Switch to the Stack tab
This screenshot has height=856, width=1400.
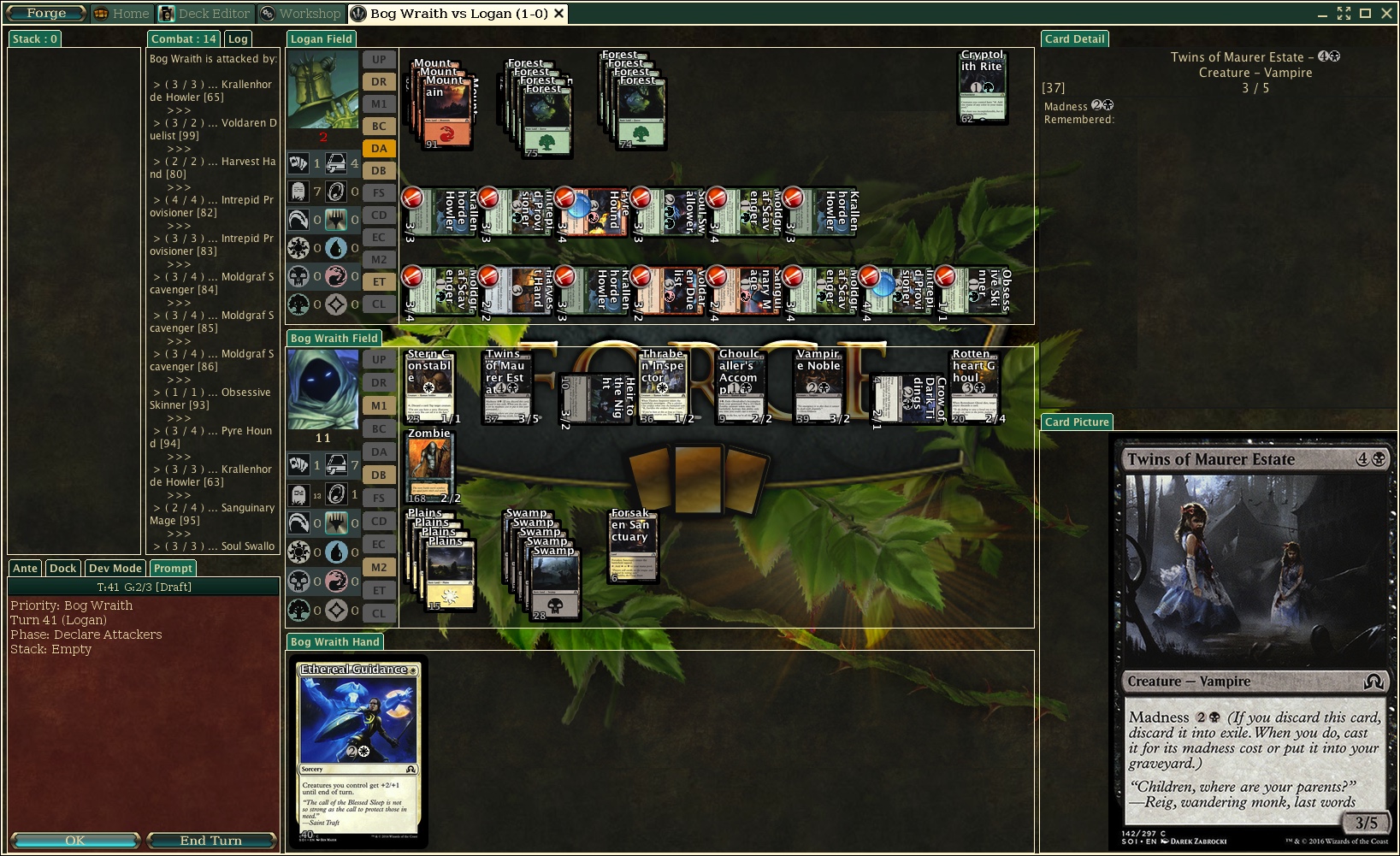34,38
